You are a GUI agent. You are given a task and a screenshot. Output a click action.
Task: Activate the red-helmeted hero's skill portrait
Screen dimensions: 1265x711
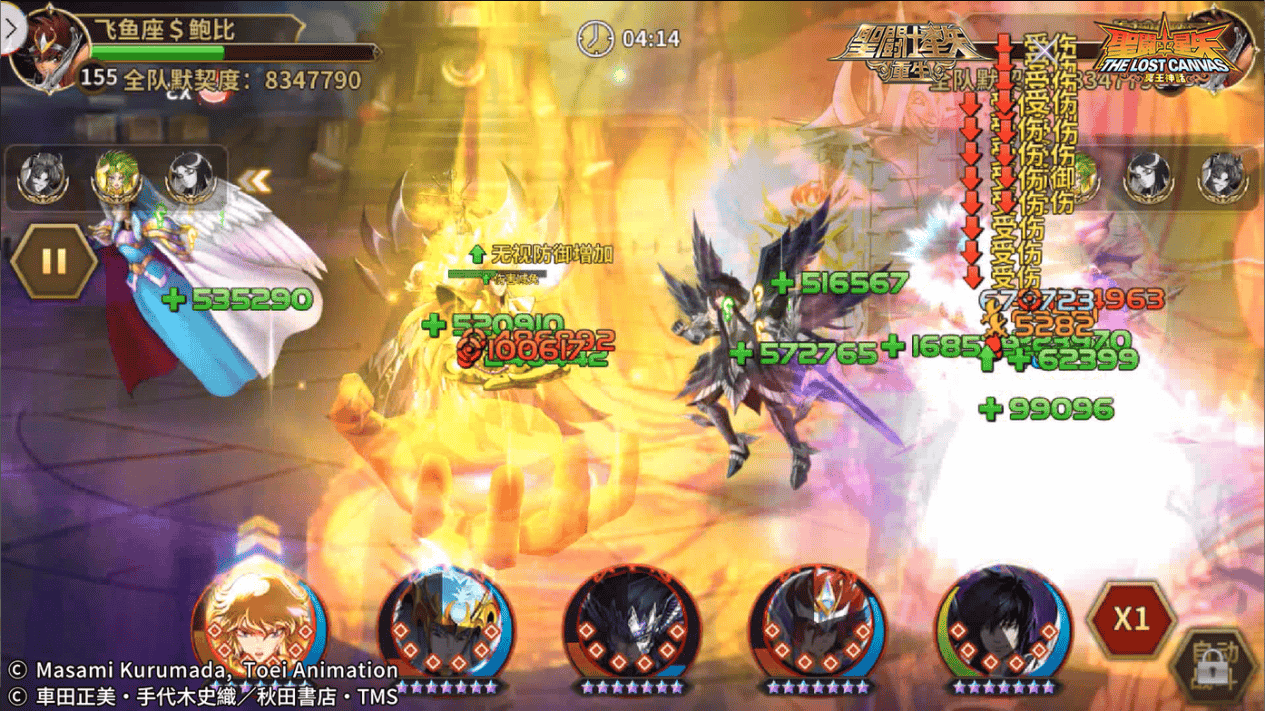point(817,623)
